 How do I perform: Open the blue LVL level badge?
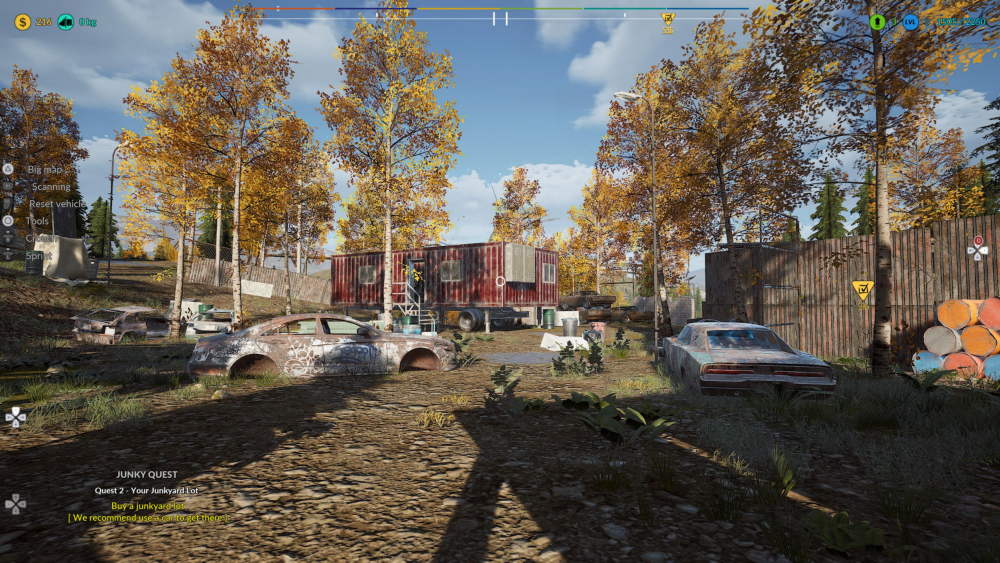[x=910, y=21]
